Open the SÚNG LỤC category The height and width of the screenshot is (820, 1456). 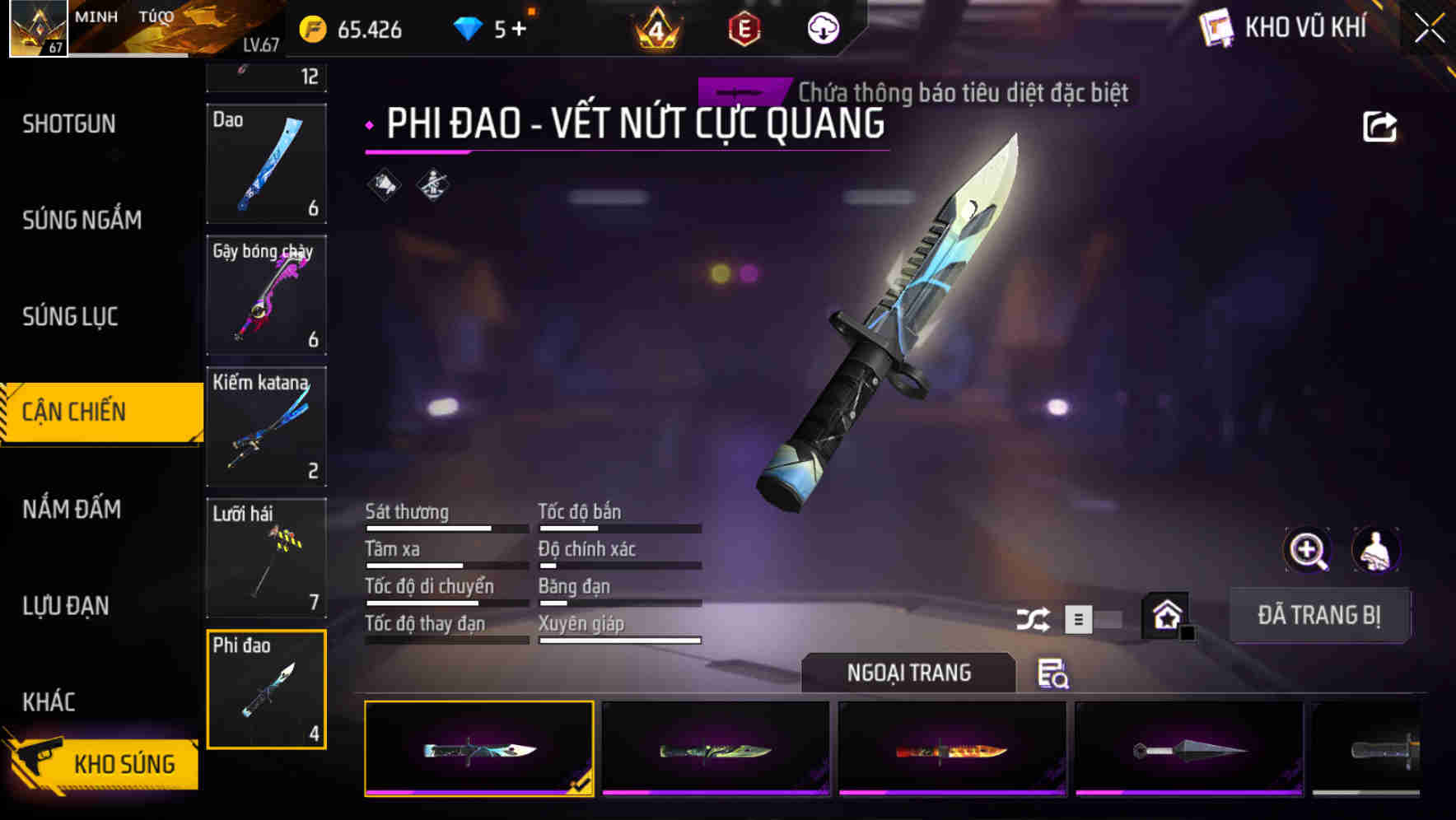pyautogui.click(x=70, y=316)
